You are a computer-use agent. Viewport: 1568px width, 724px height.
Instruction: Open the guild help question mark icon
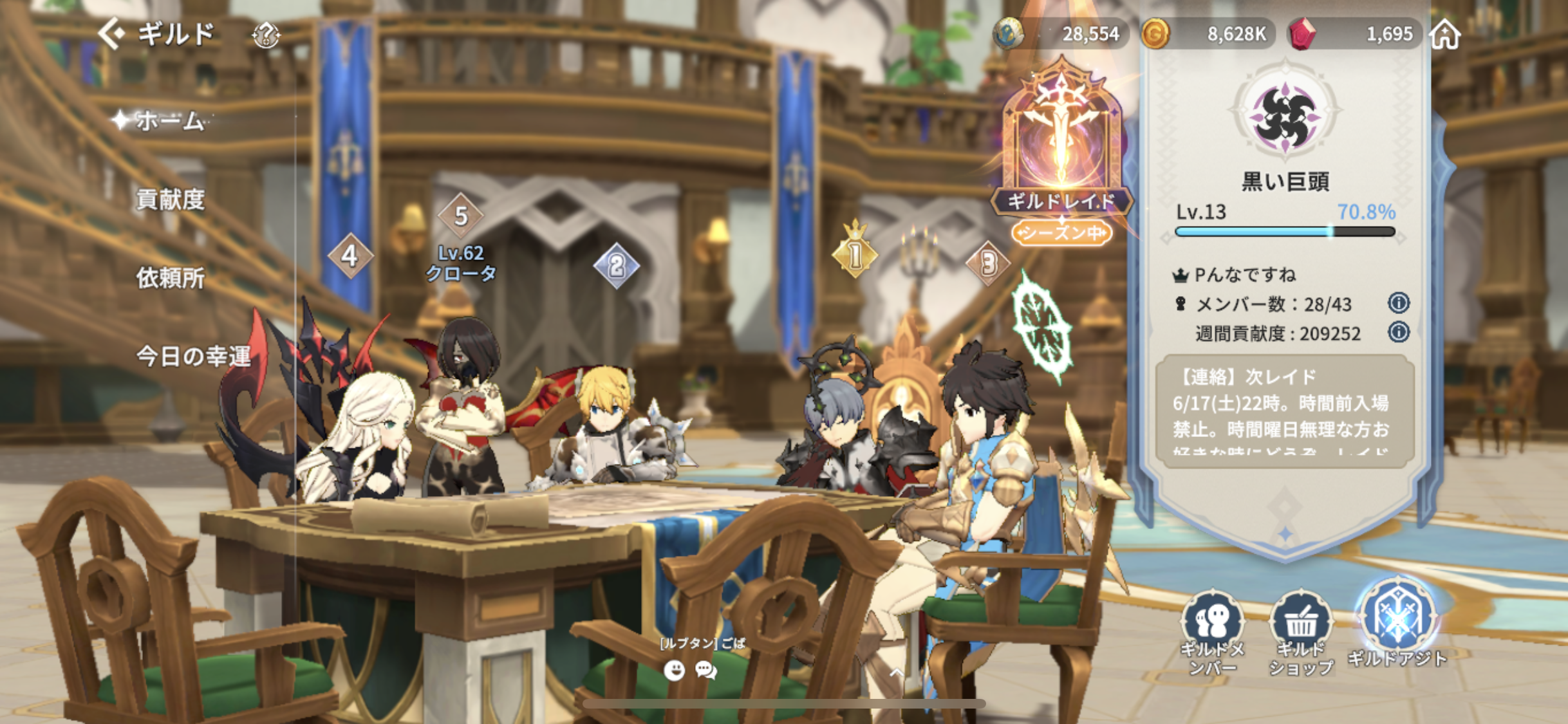coord(265,35)
